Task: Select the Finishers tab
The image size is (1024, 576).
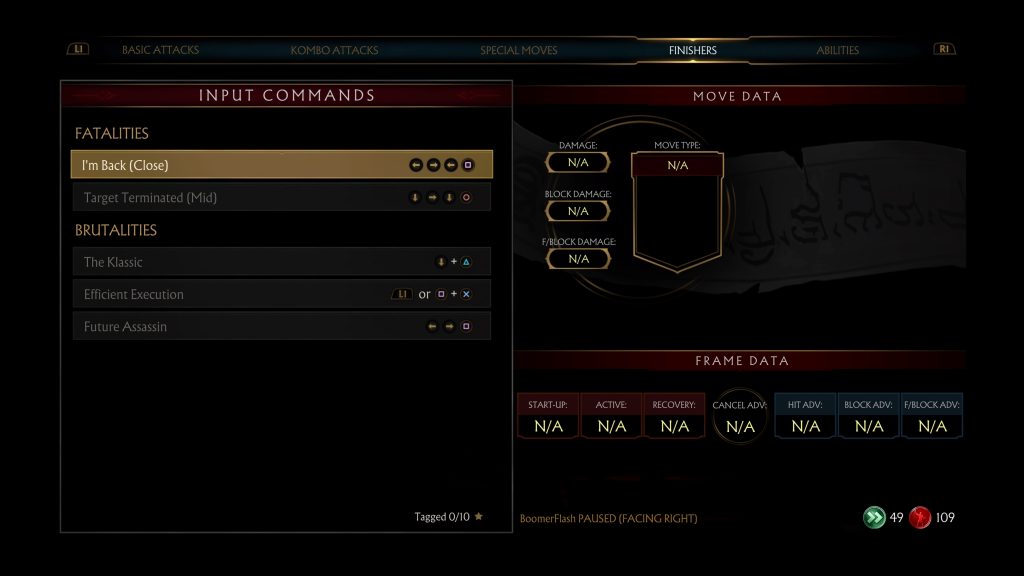Action: [x=693, y=50]
